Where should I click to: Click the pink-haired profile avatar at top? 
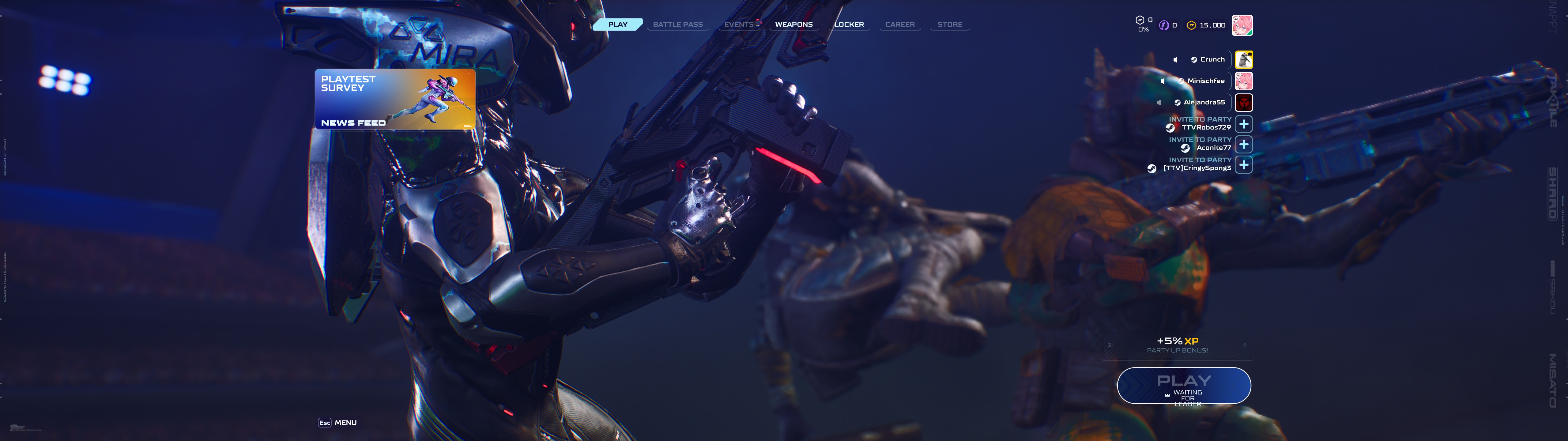point(1242,26)
